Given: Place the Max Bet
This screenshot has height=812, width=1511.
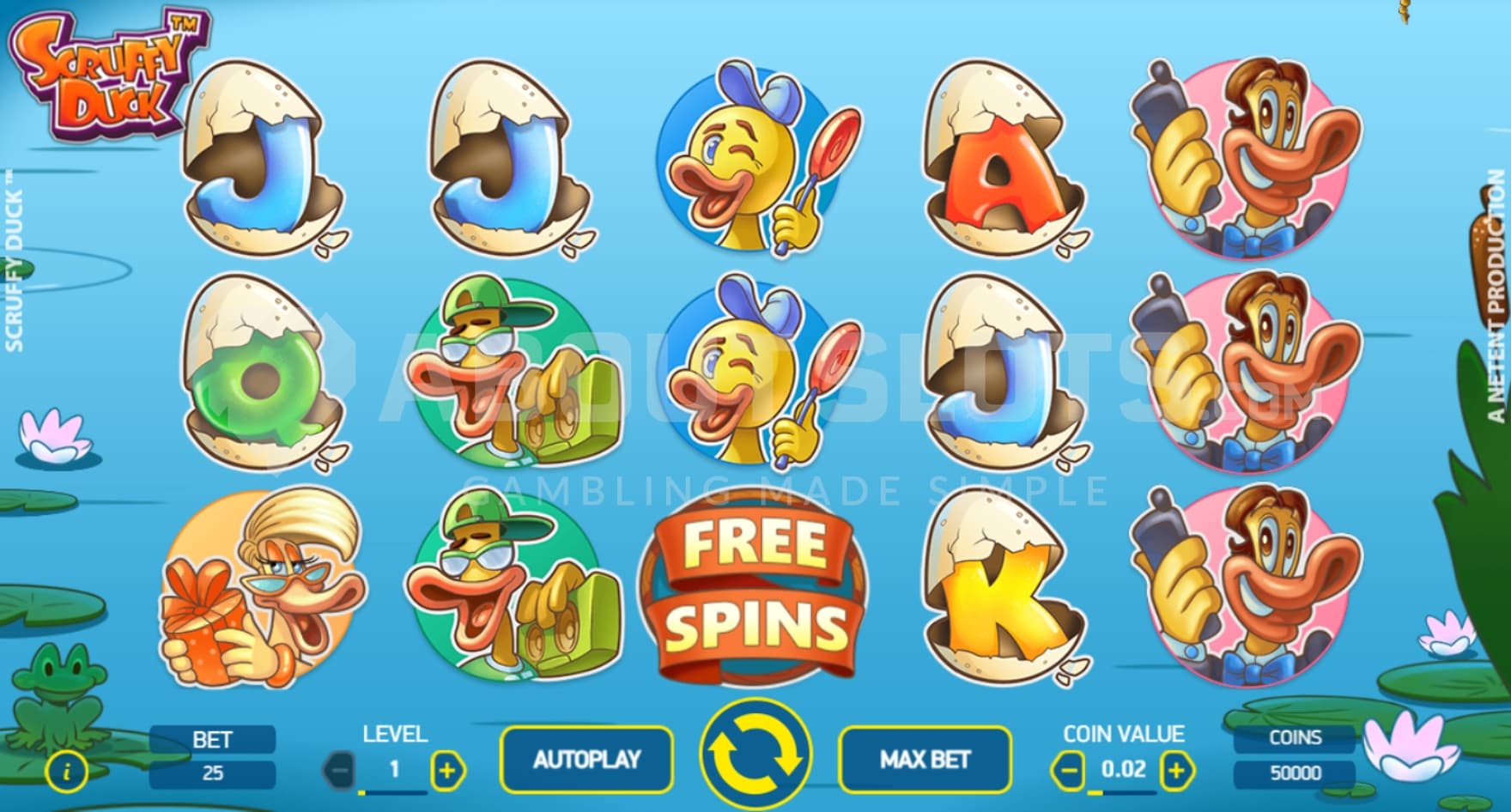Looking at the screenshot, I should 924,760.
